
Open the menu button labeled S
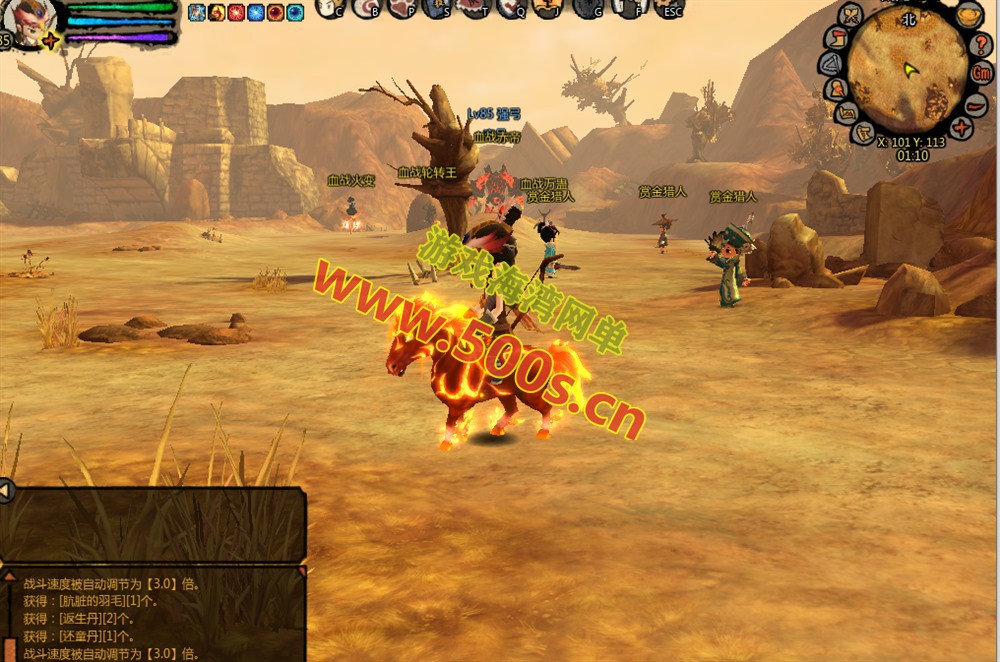tap(437, 9)
